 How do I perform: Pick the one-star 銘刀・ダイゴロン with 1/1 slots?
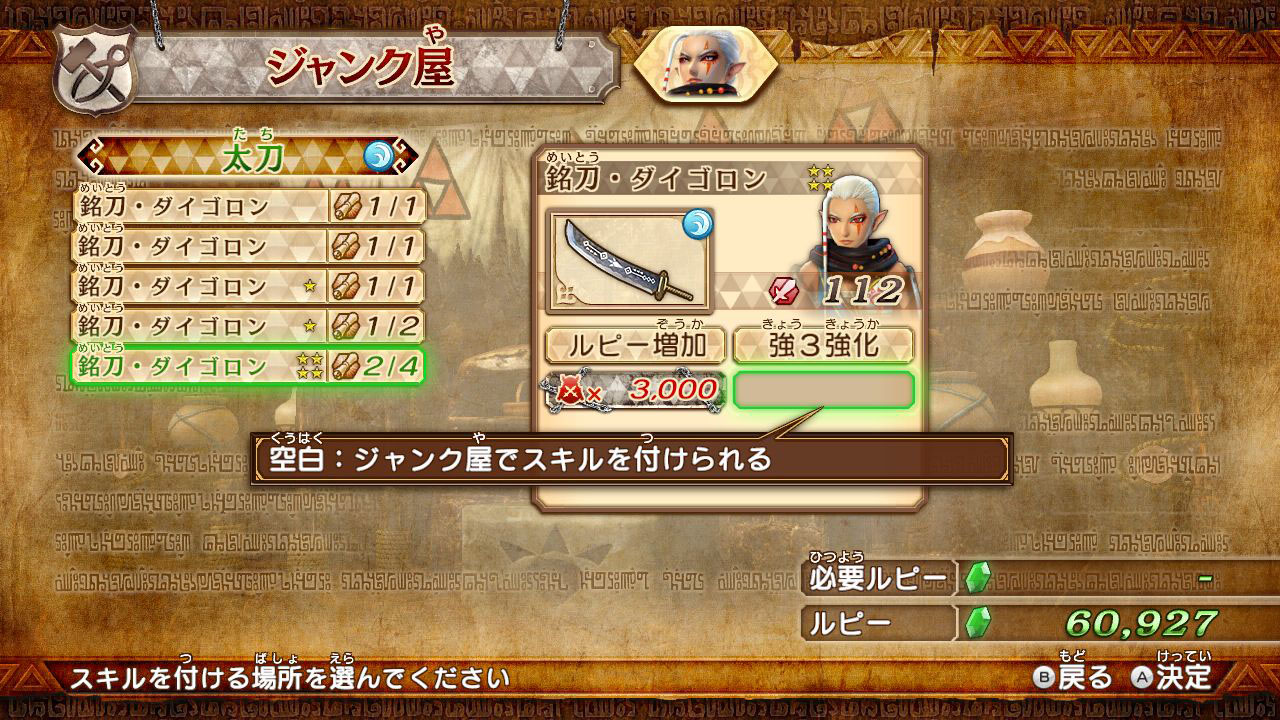point(249,286)
